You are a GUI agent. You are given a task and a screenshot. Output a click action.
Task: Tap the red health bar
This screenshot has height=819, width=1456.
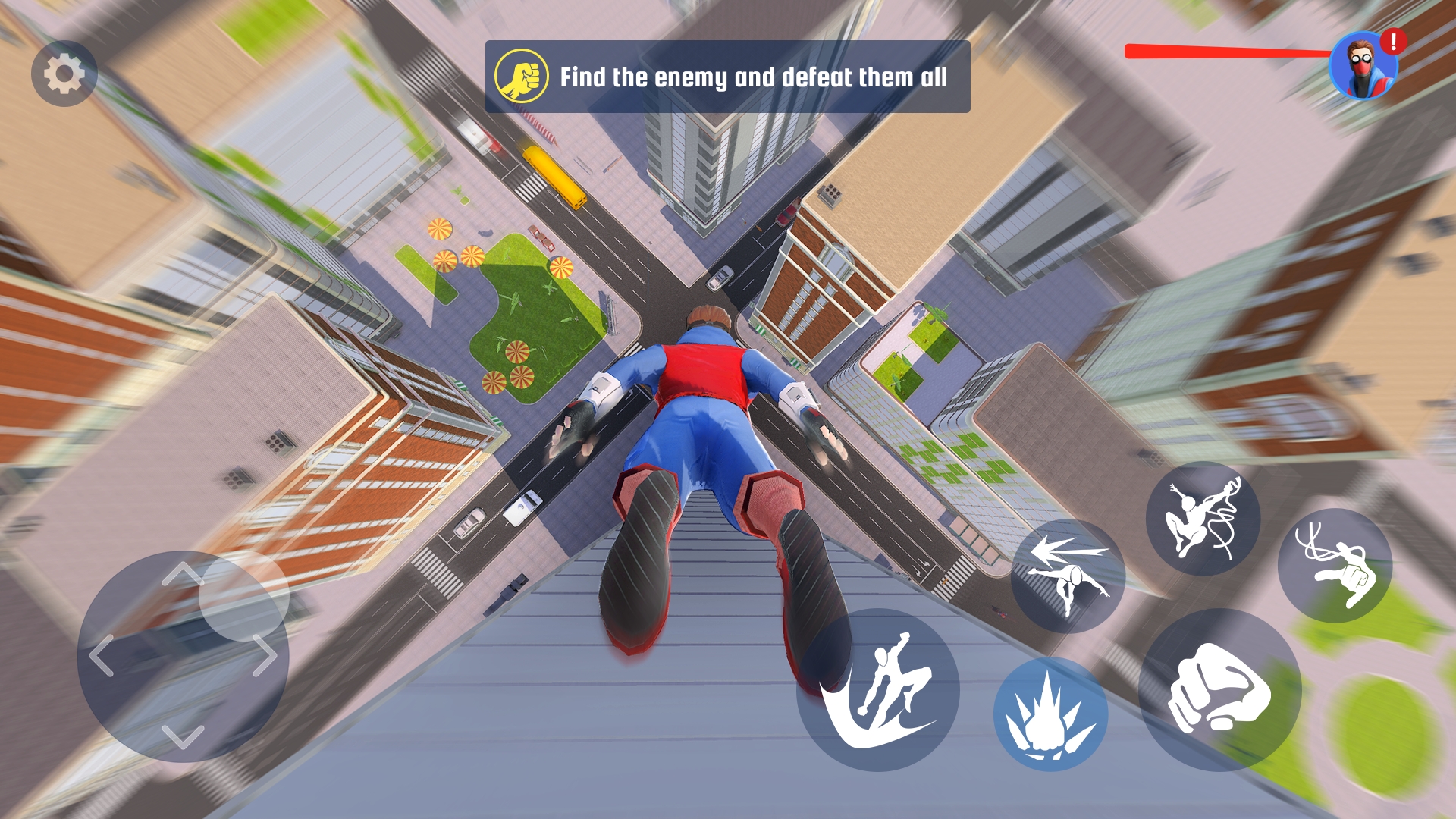(x=1228, y=52)
